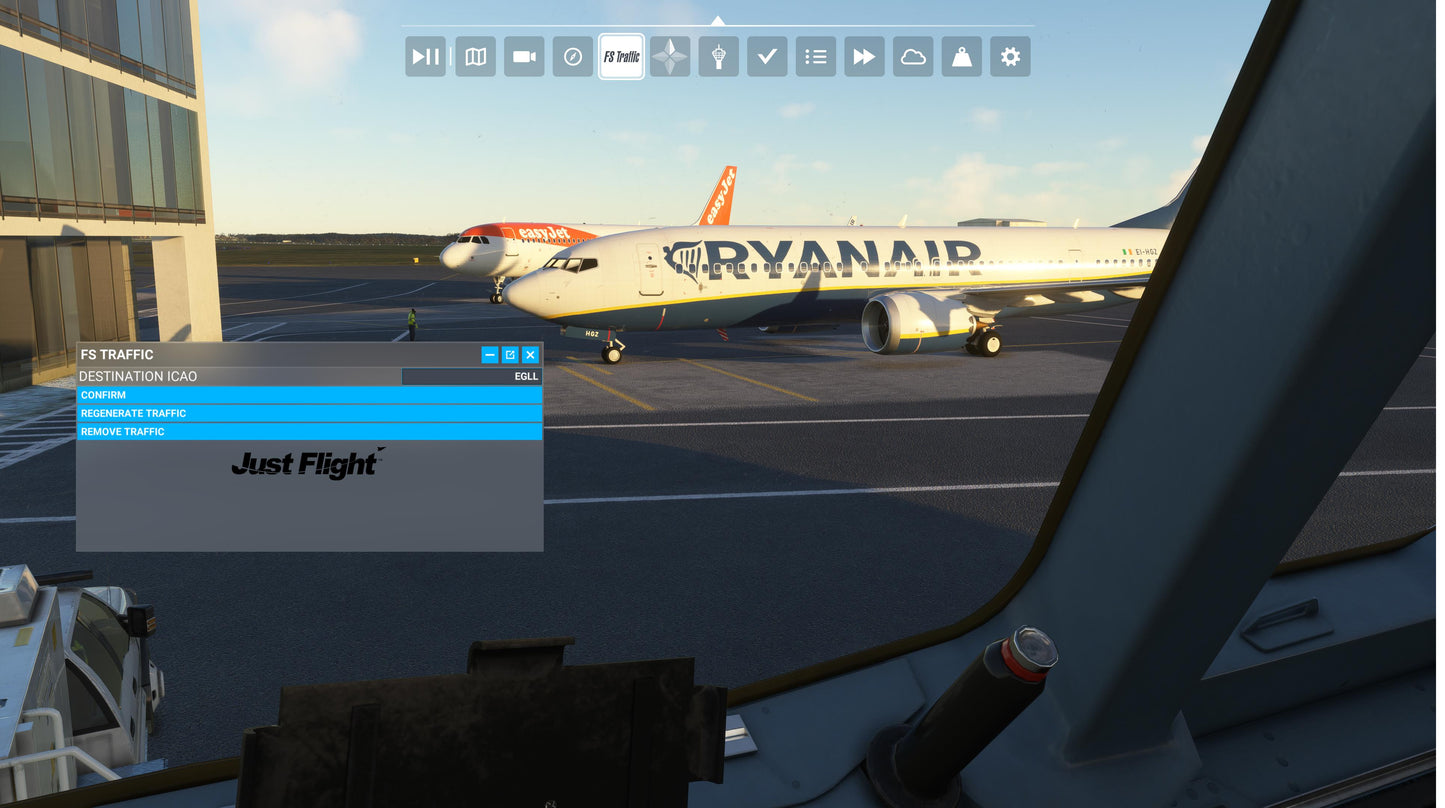Click the fast-forward double arrow icon

(864, 57)
